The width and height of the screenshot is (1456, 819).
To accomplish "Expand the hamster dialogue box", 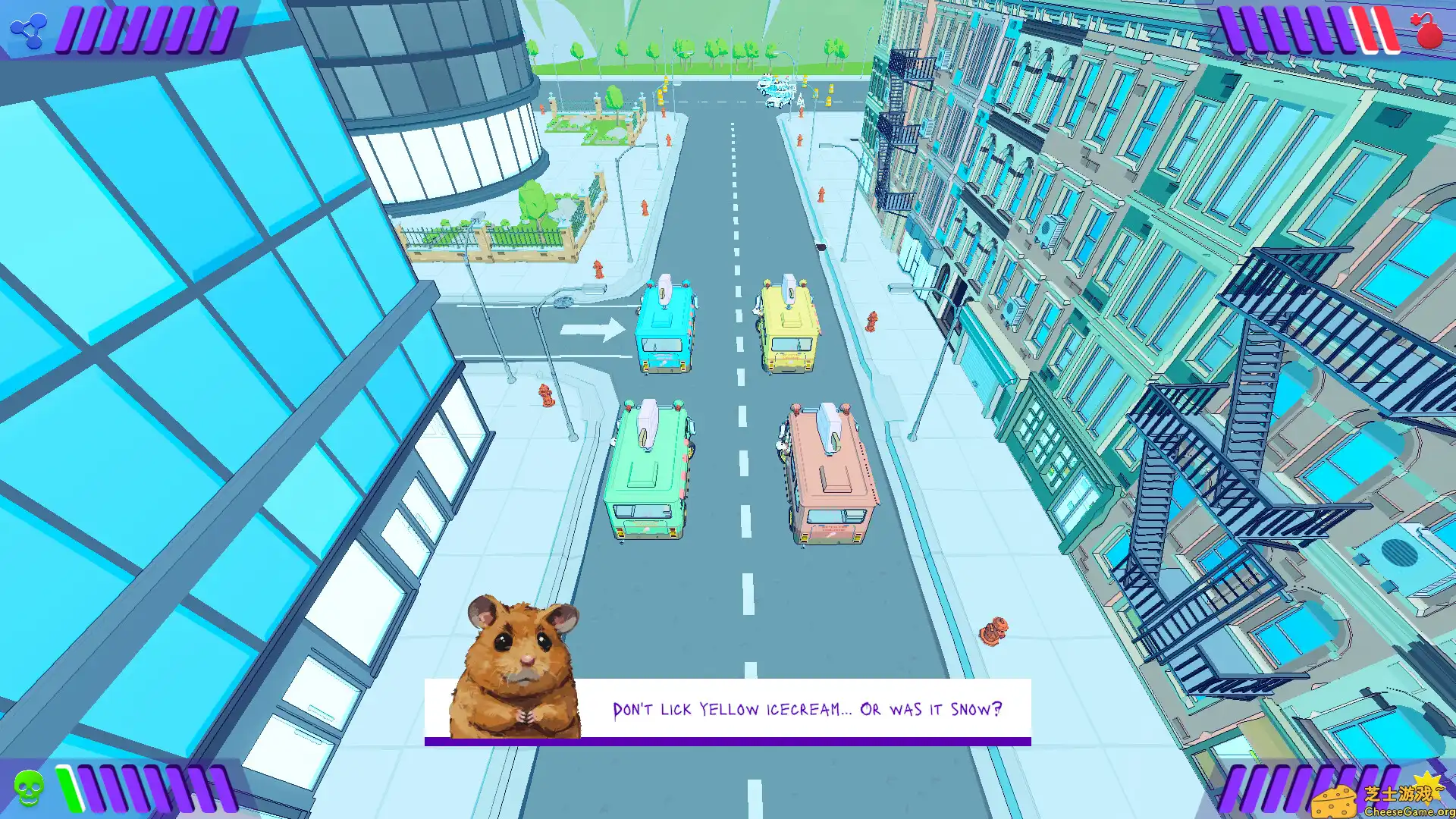I will tap(728, 710).
